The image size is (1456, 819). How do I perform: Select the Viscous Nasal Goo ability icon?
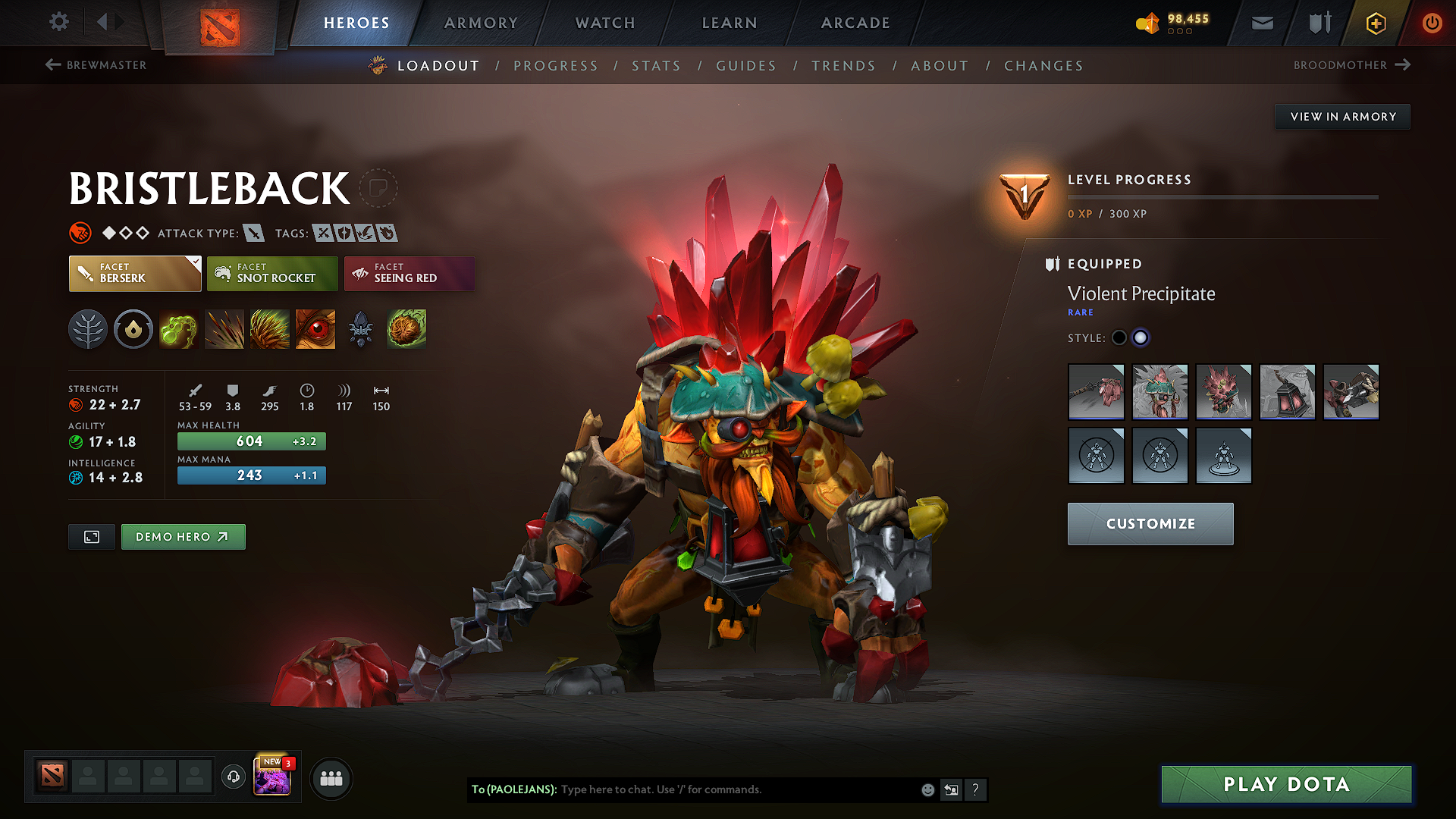point(179,328)
